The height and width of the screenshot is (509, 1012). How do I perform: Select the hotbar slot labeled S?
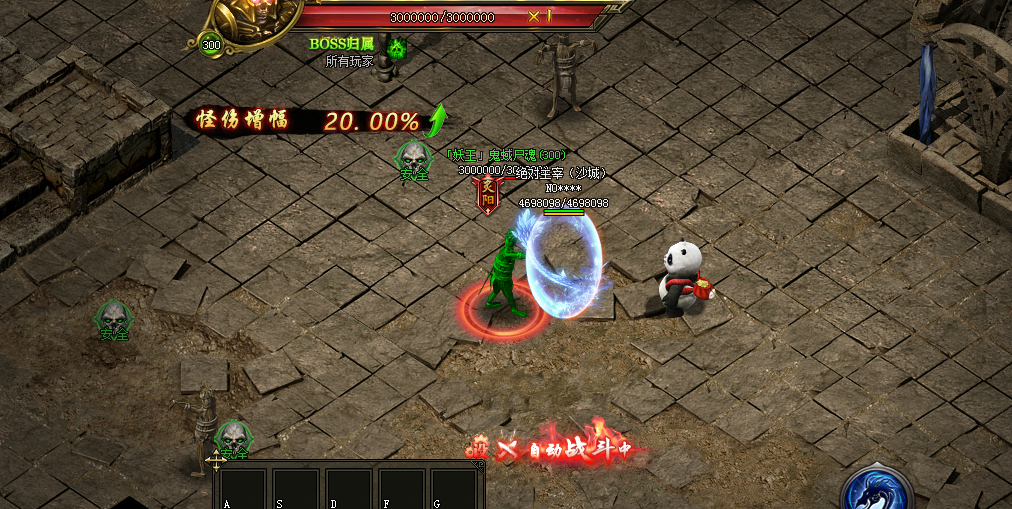click(x=296, y=488)
